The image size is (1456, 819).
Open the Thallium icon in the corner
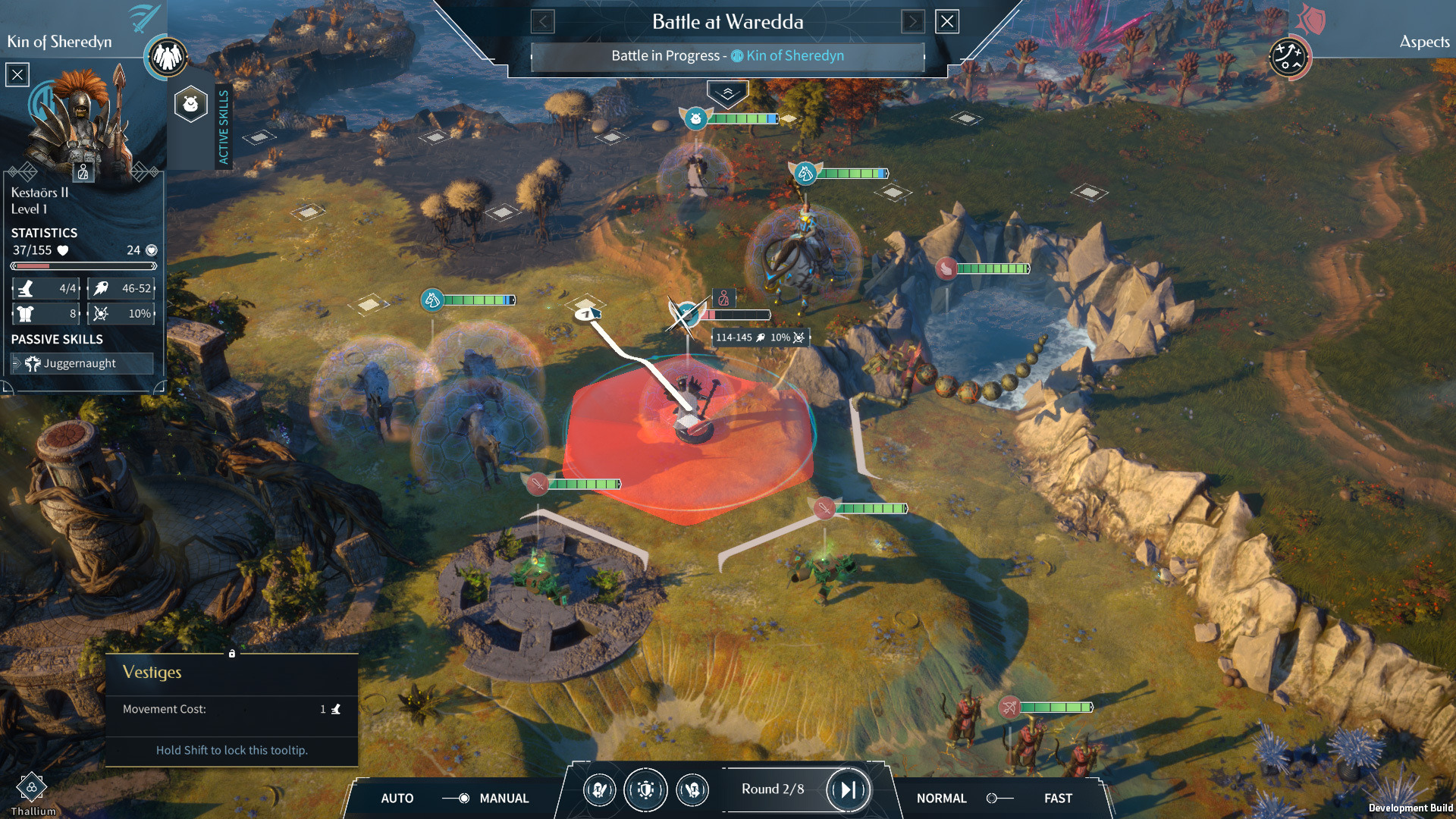click(x=32, y=789)
